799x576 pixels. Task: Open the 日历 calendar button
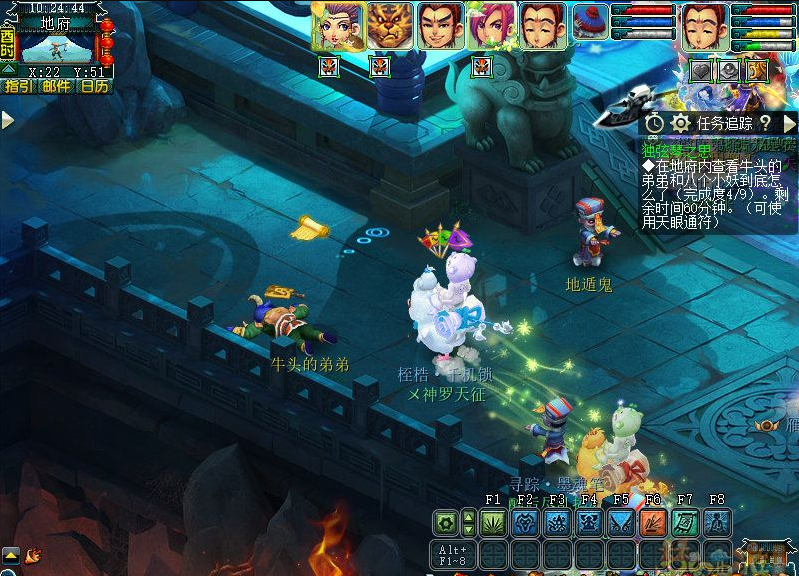tap(94, 87)
